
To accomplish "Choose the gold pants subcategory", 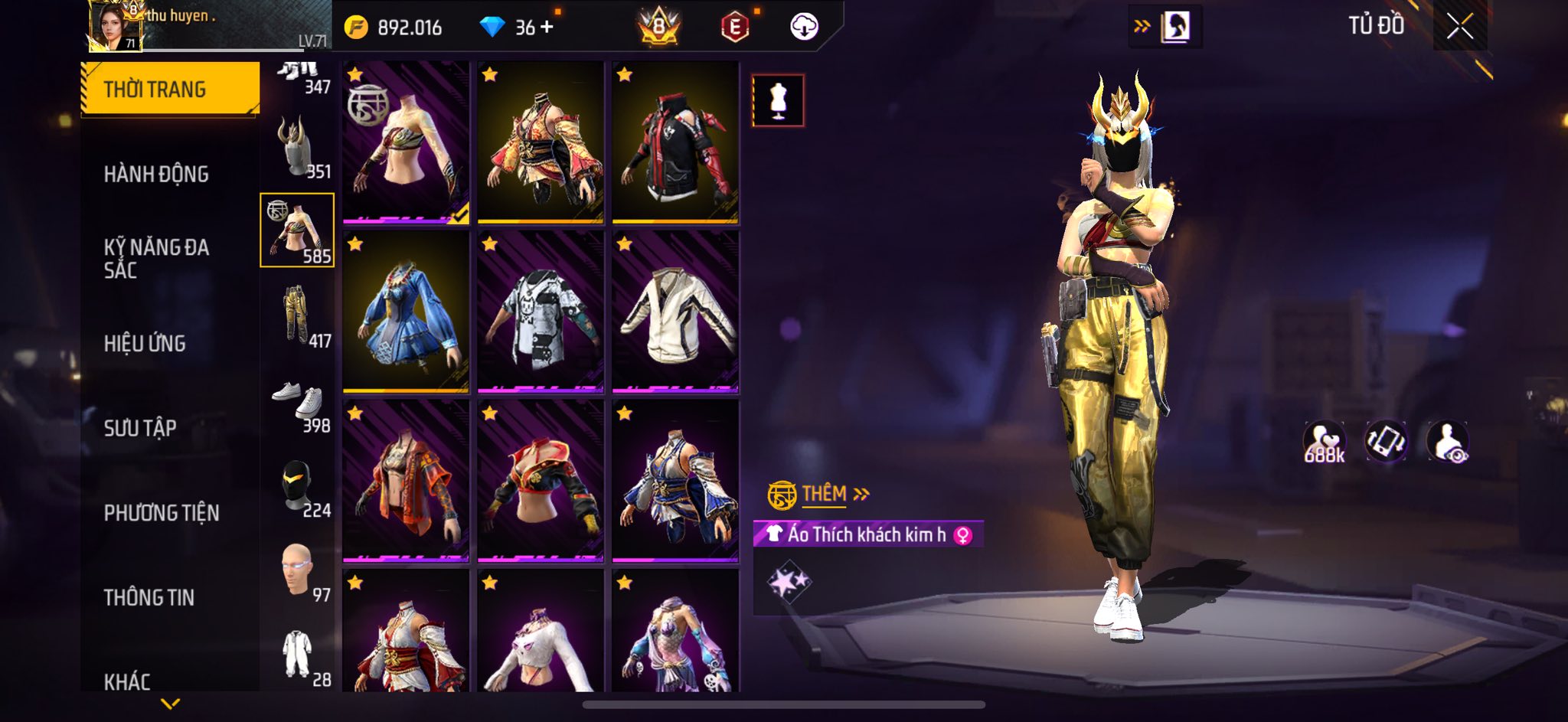I will pos(297,315).
